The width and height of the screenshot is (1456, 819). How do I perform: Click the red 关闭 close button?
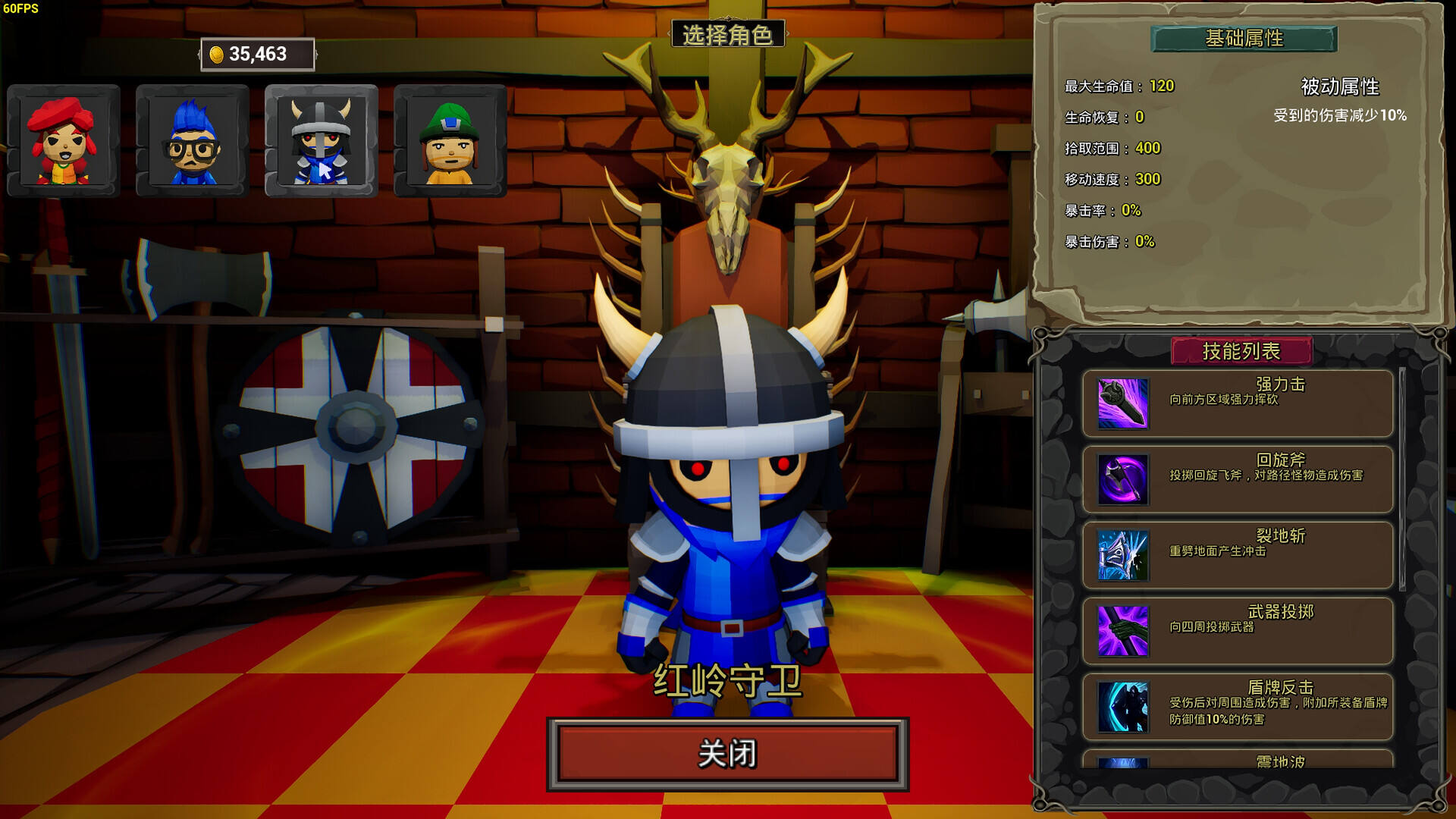727,754
